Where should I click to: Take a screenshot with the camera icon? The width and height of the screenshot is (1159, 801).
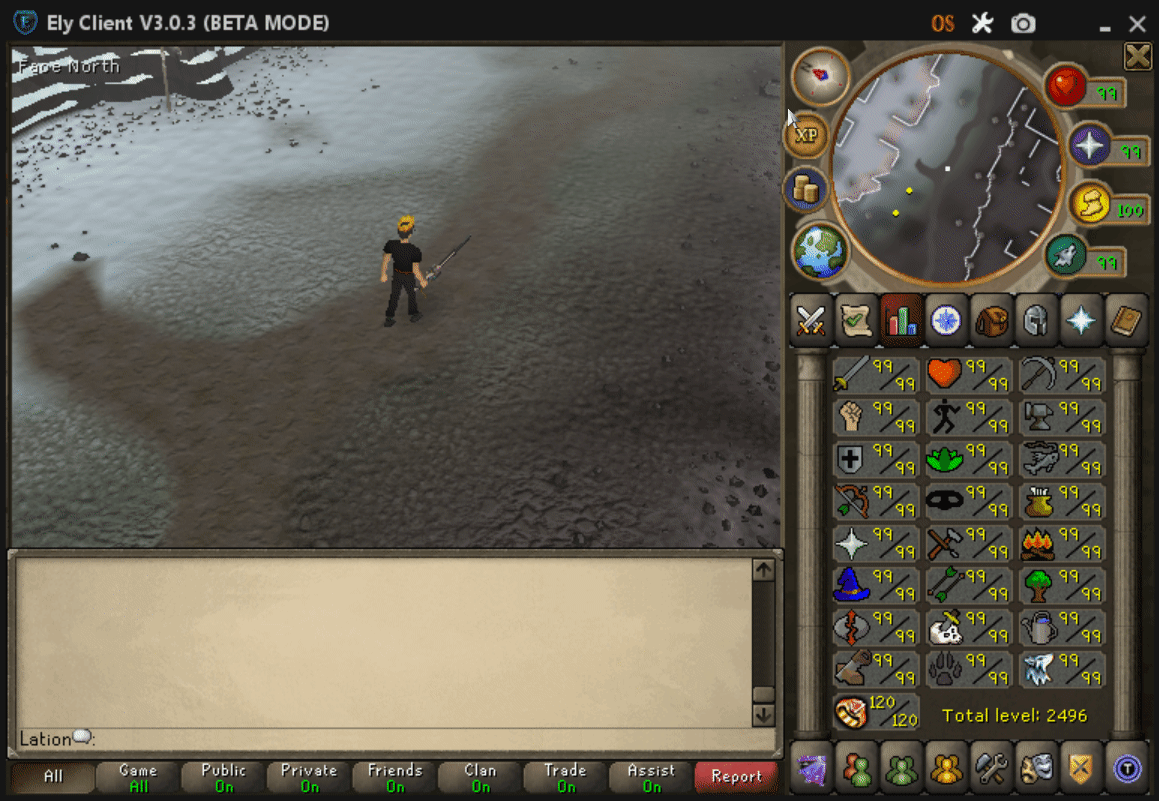(x=1023, y=23)
